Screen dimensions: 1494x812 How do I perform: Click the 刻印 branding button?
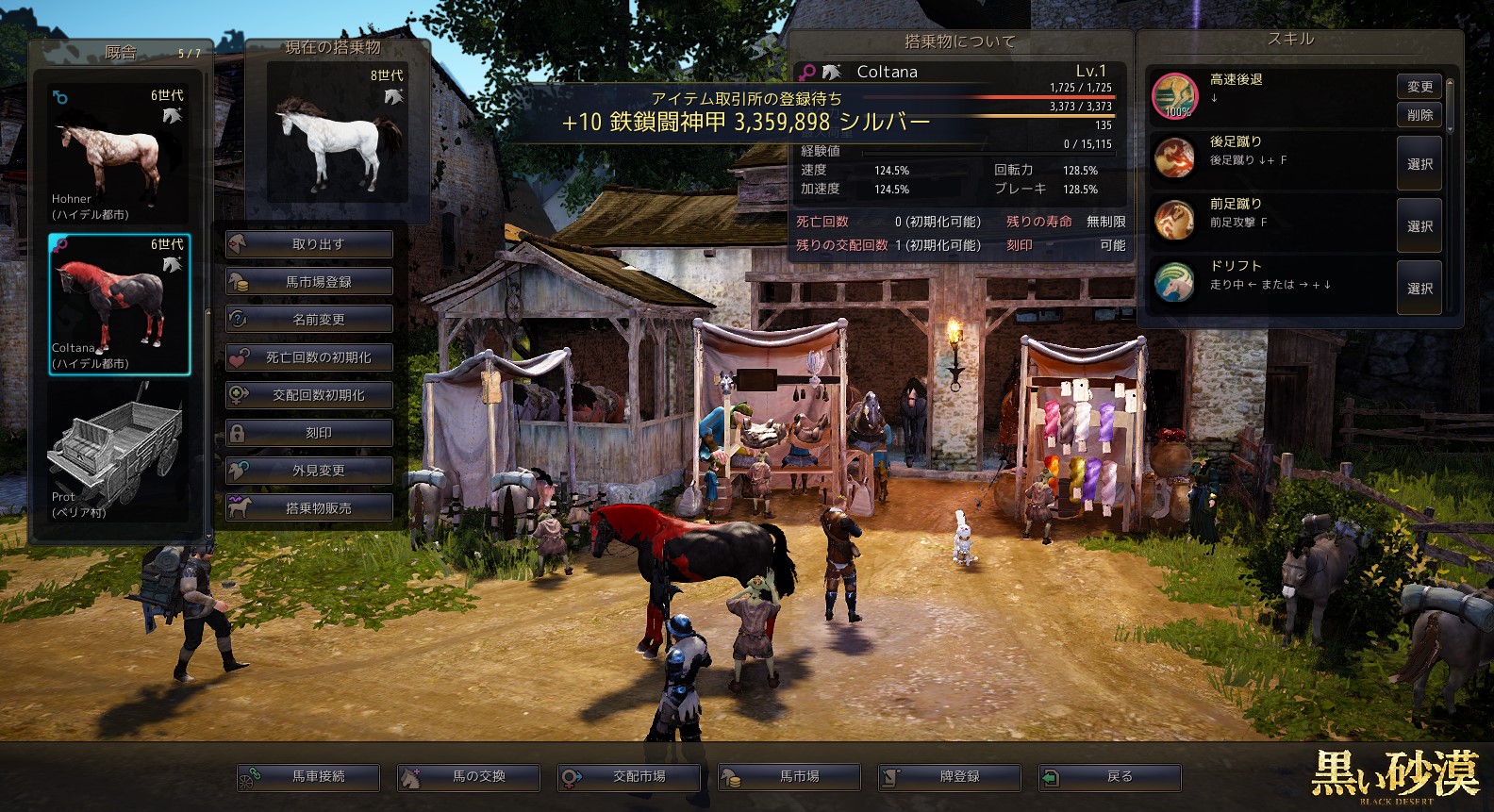309,433
